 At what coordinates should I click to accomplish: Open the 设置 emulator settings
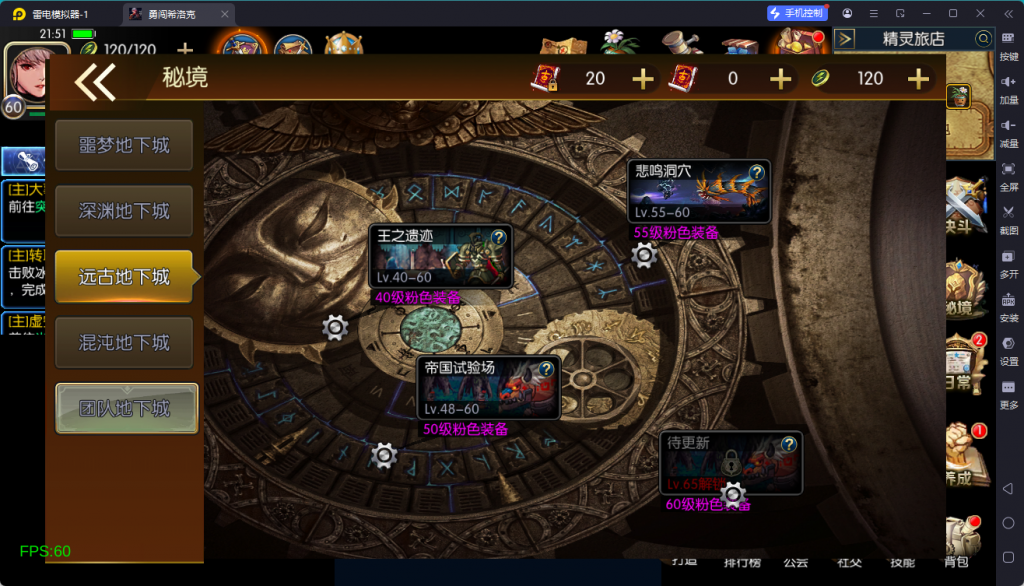click(x=1009, y=349)
